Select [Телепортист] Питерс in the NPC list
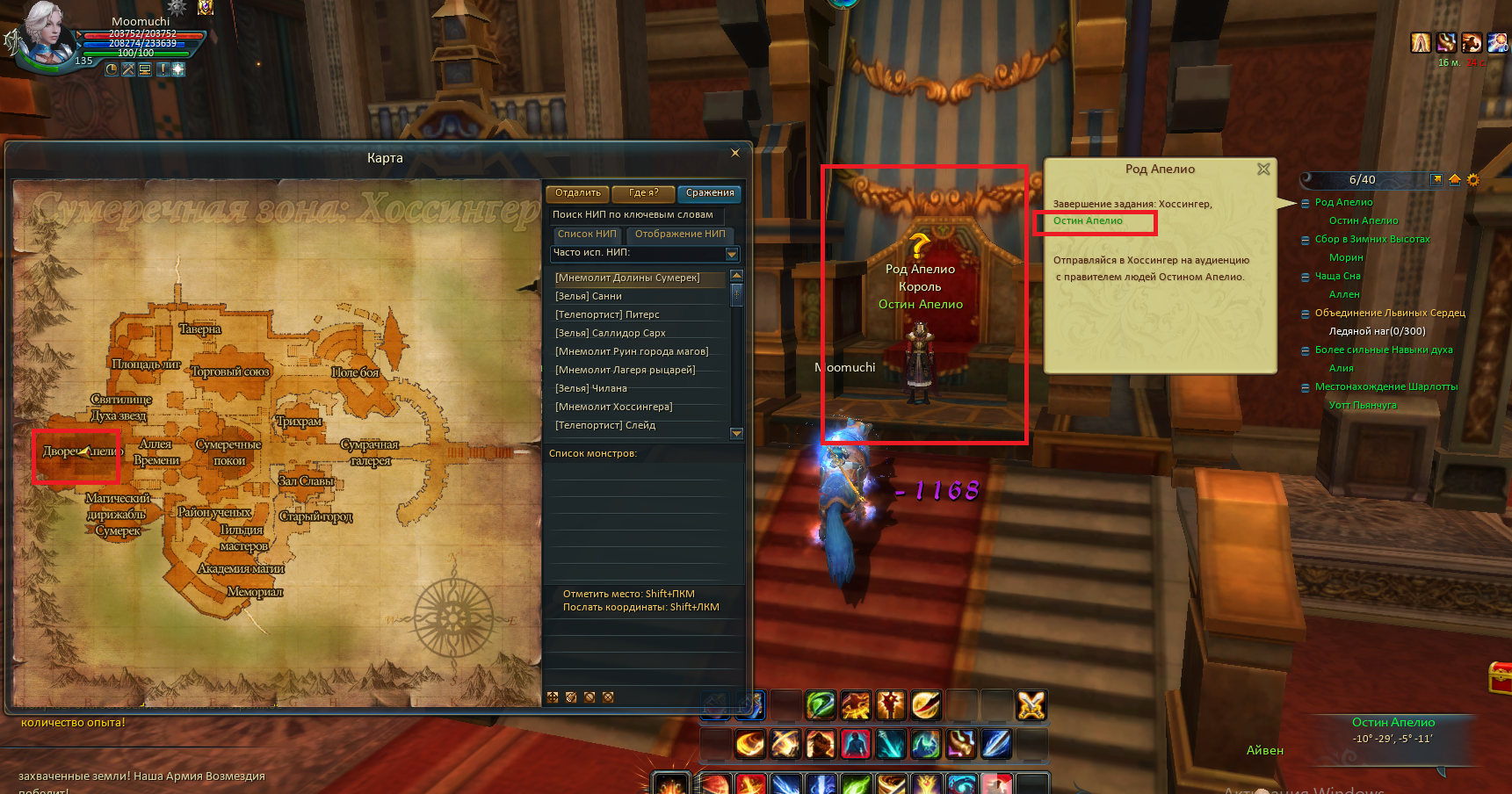Image resolution: width=1512 pixels, height=794 pixels. click(x=607, y=314)
